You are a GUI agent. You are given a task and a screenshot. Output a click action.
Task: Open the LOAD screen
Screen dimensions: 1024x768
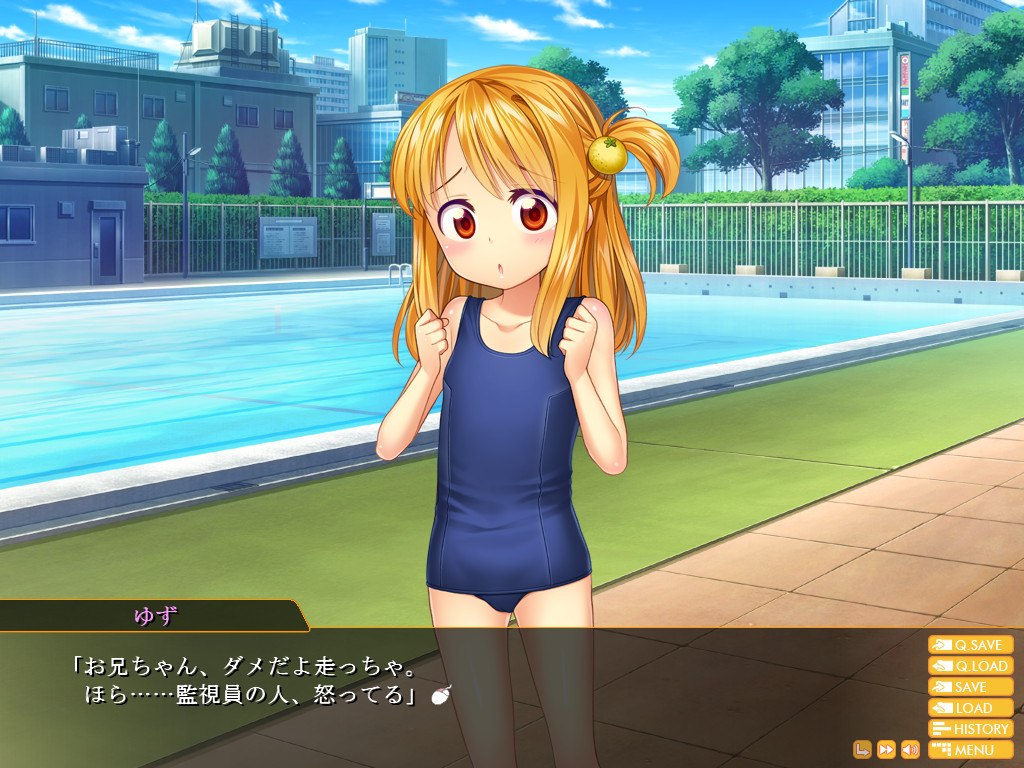(970, 708)
